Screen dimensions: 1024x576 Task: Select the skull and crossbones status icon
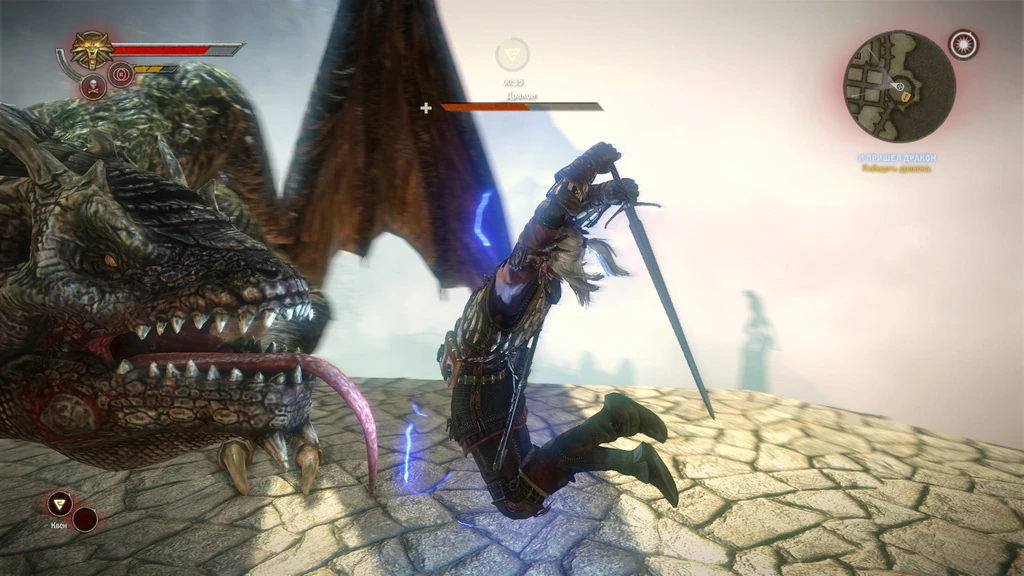93,86
